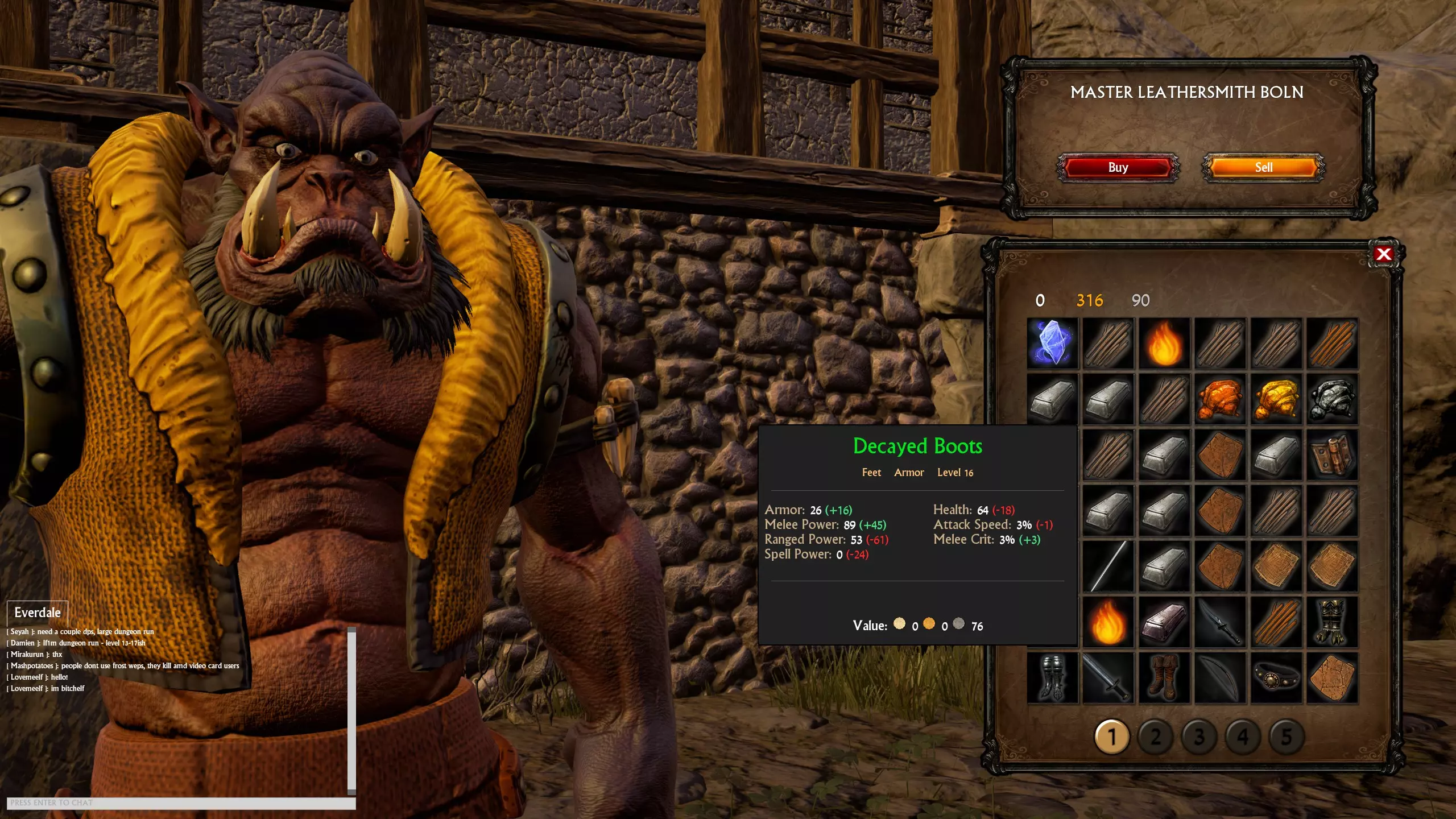Select the long sword item slot
The image size is (1456, 819).
pos(1108,678)
